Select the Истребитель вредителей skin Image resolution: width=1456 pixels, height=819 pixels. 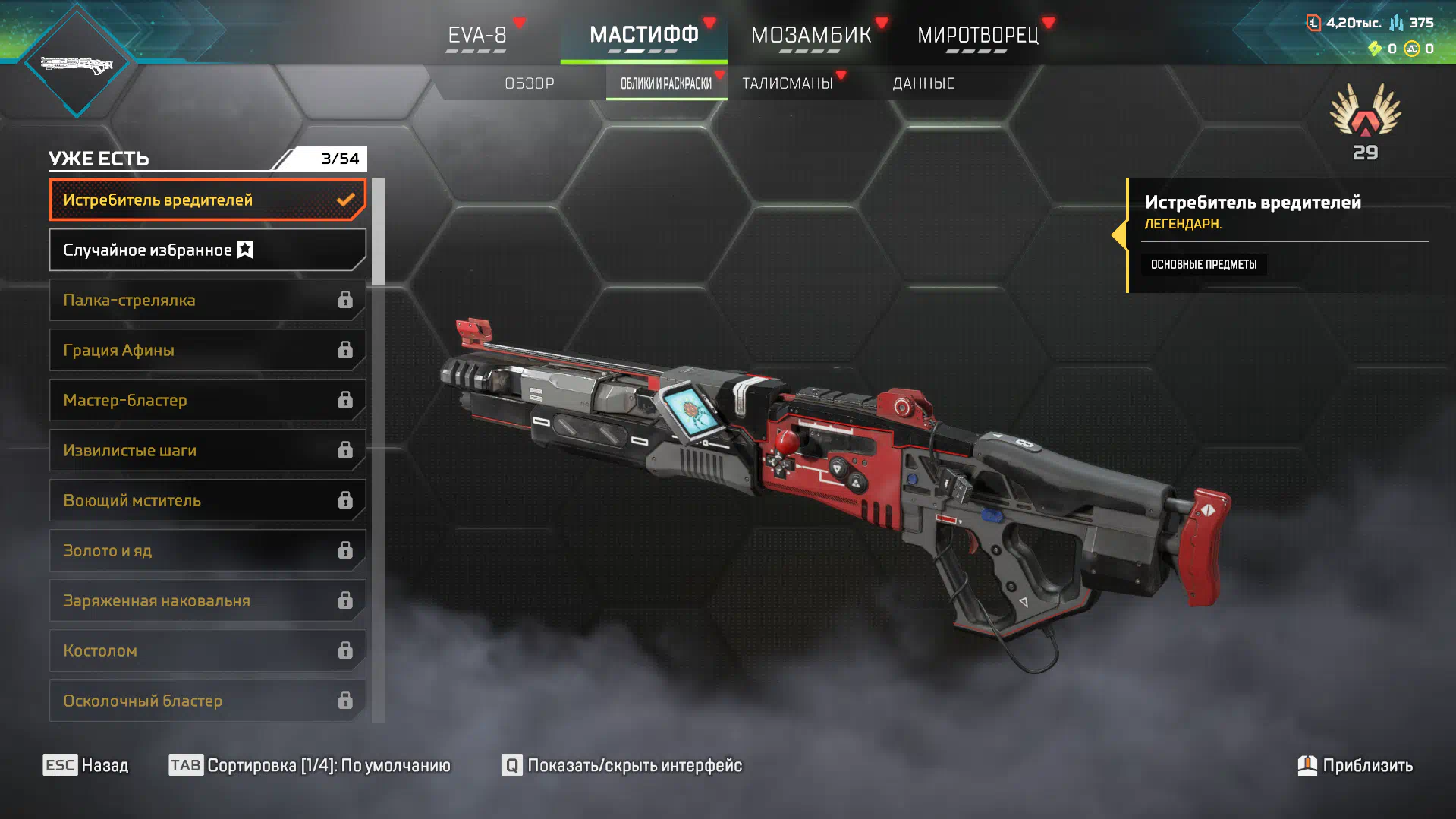(x=206, y=200)
